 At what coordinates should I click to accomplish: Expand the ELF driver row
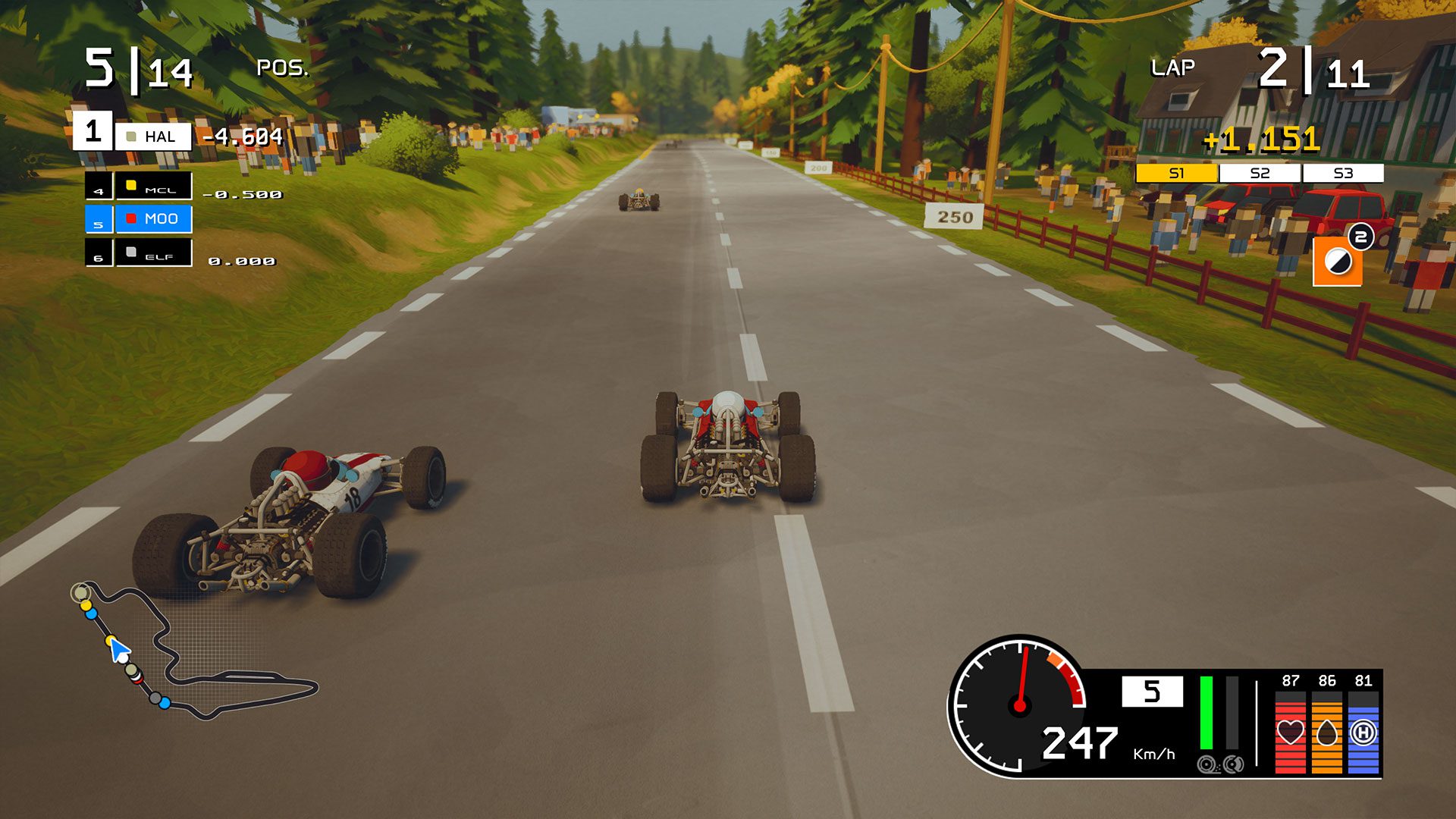[x=154, y=253]
